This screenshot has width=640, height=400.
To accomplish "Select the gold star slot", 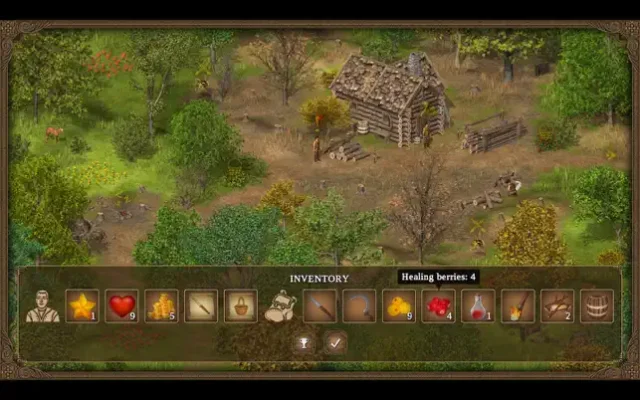I will [x=82, y=305].
